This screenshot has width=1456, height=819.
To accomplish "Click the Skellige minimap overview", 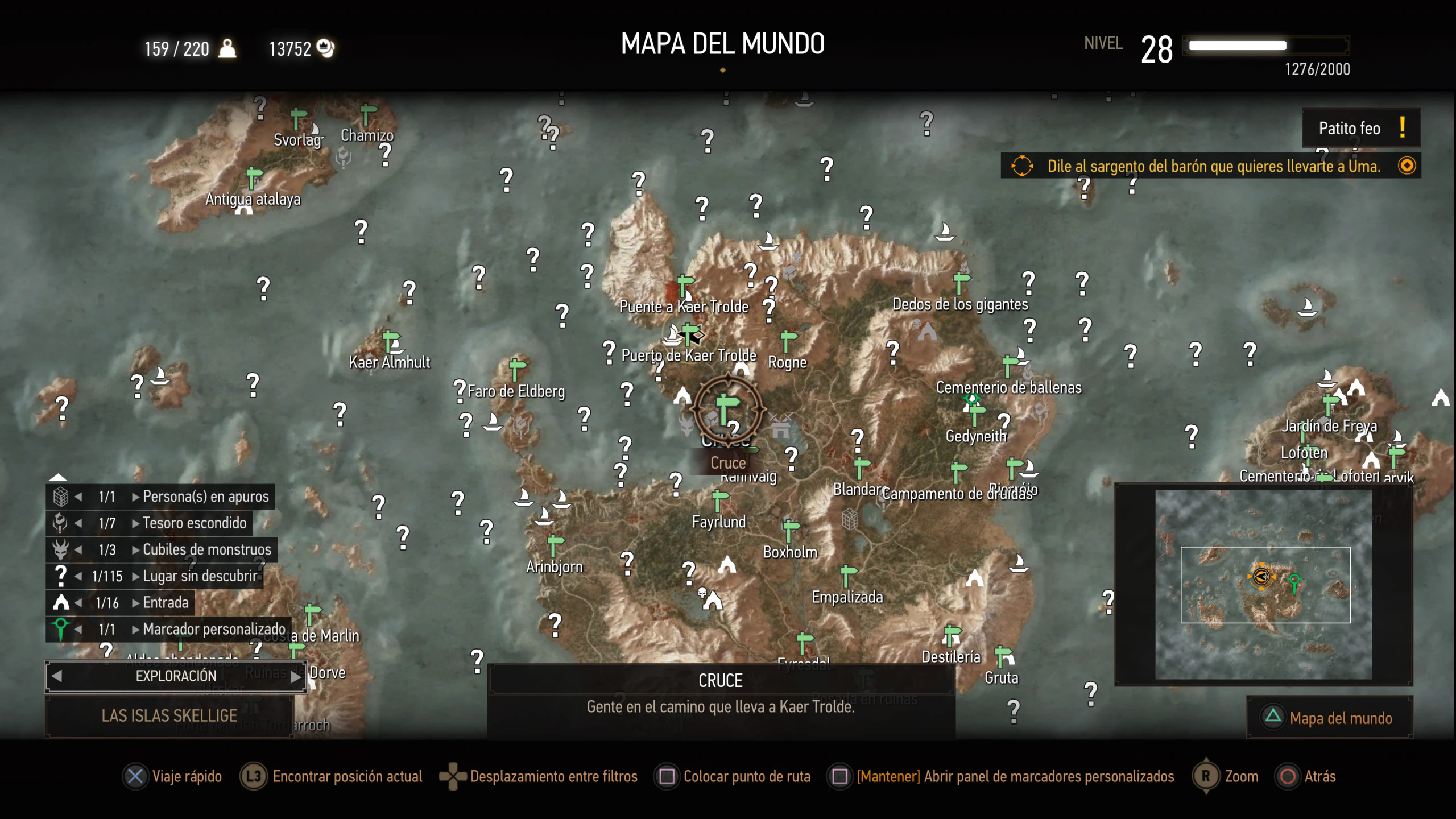I will (1263, 585).
